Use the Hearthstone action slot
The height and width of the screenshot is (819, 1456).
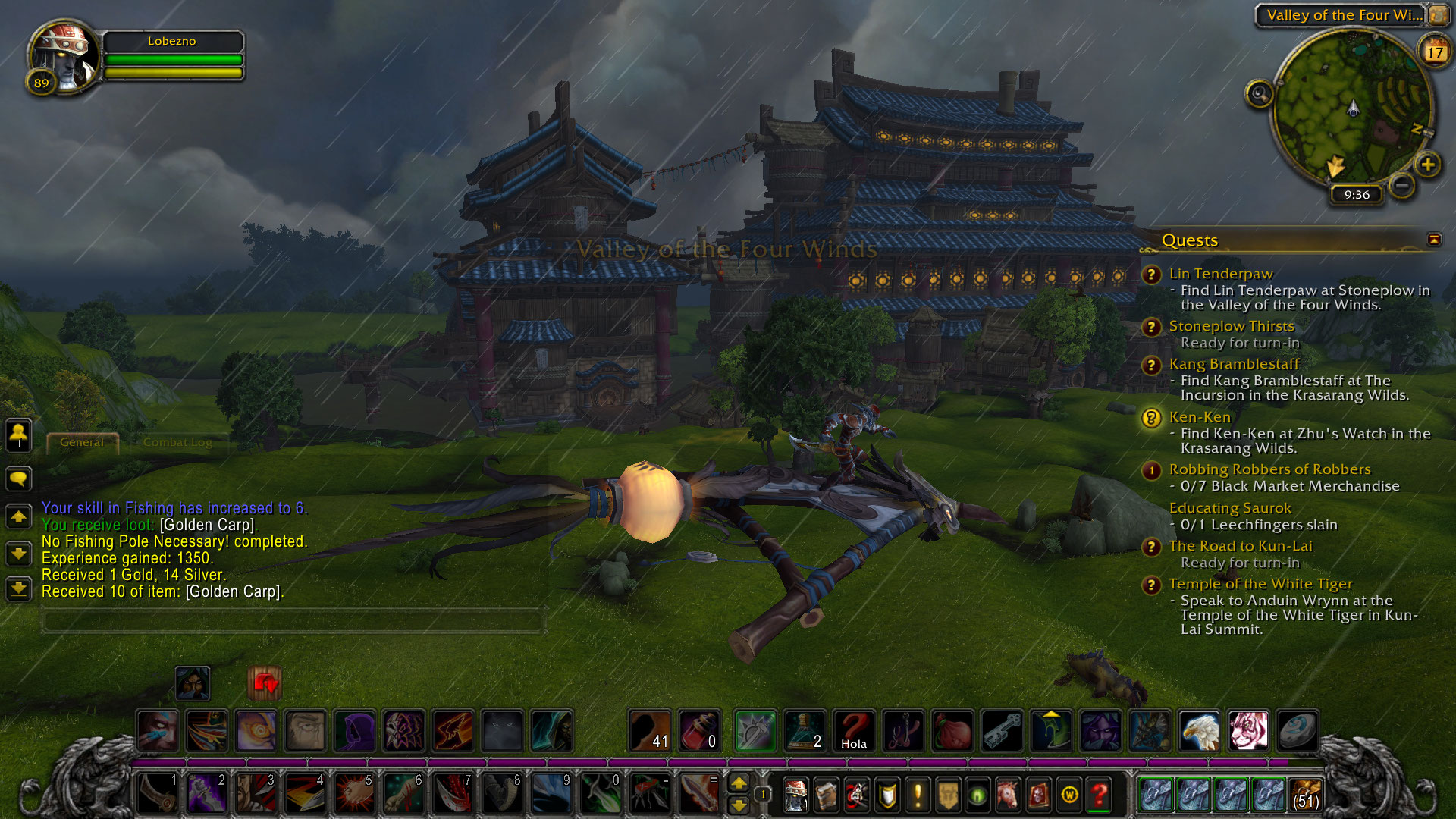coord(1298,731)
